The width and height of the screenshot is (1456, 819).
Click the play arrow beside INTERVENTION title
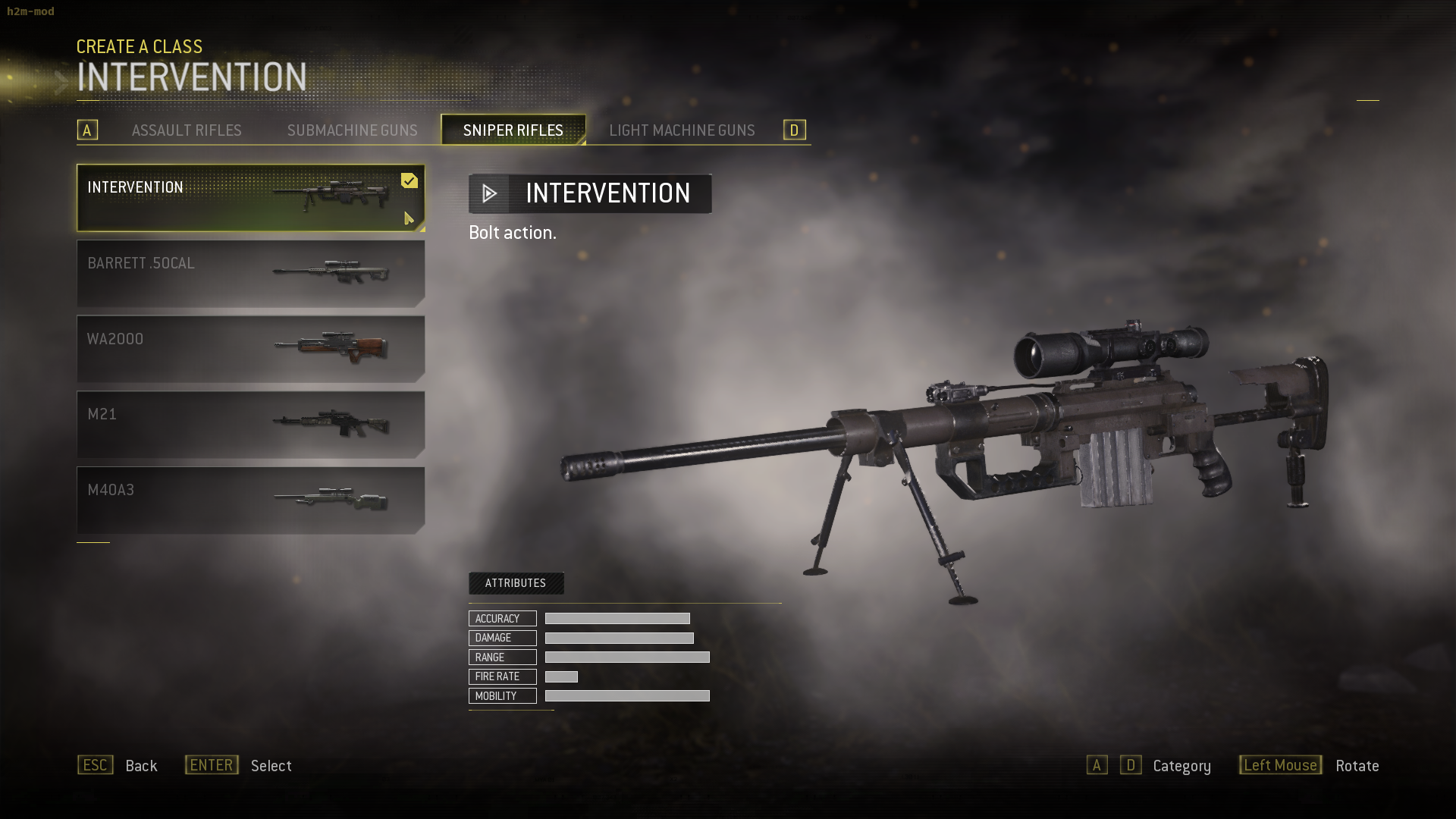coord(489,193)
